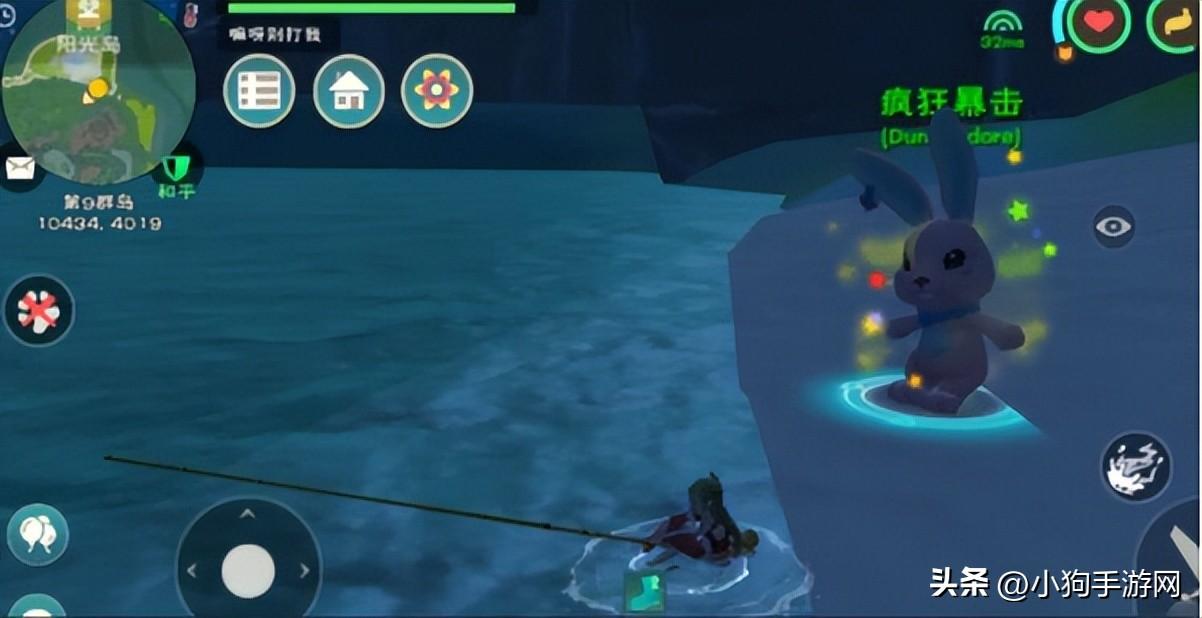The image size is (1202, 618).
Task: Tap the joystick's left arrow
Action: coord(193,571)
